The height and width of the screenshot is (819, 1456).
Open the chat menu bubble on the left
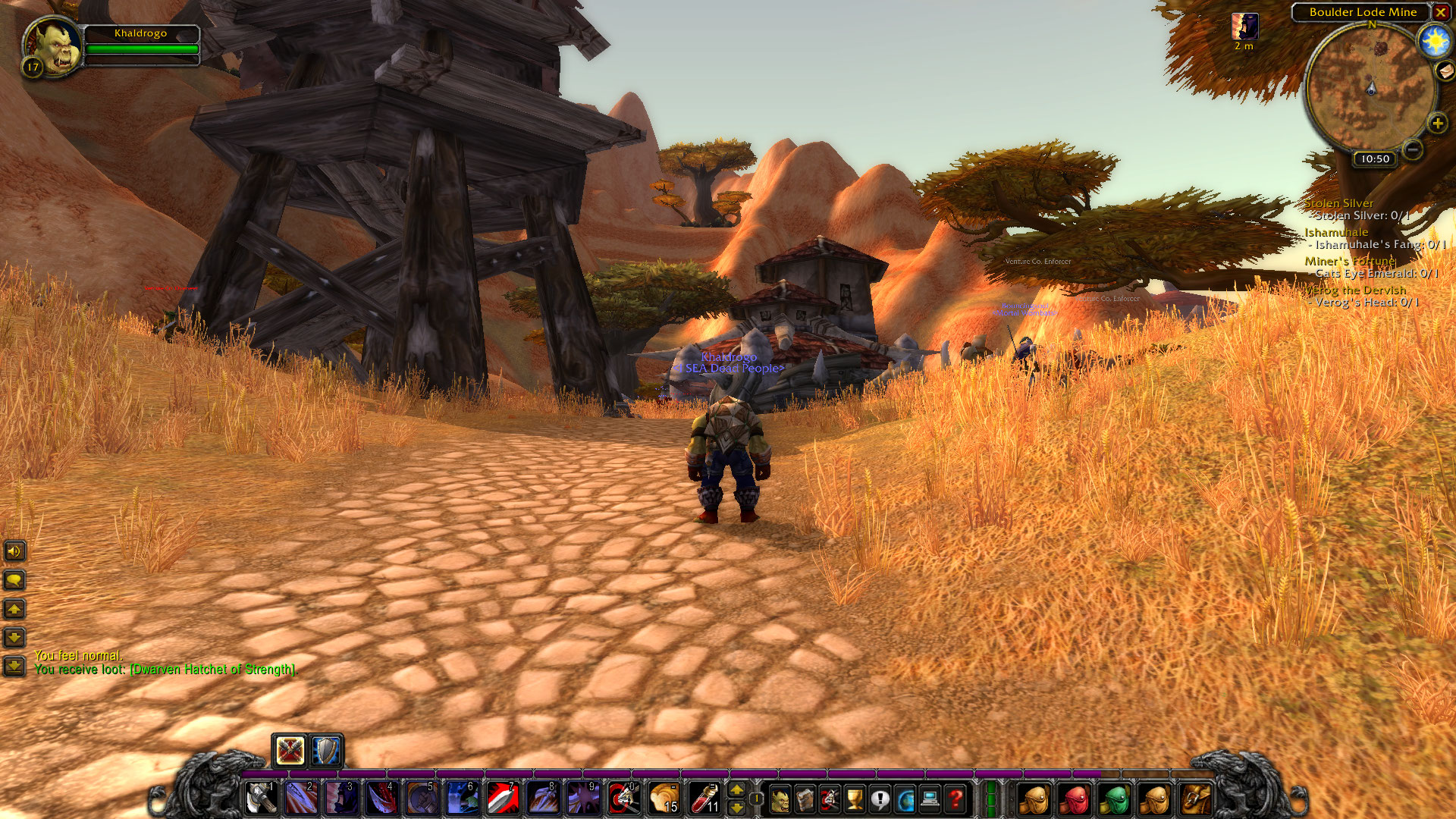[x=14, y=580]
